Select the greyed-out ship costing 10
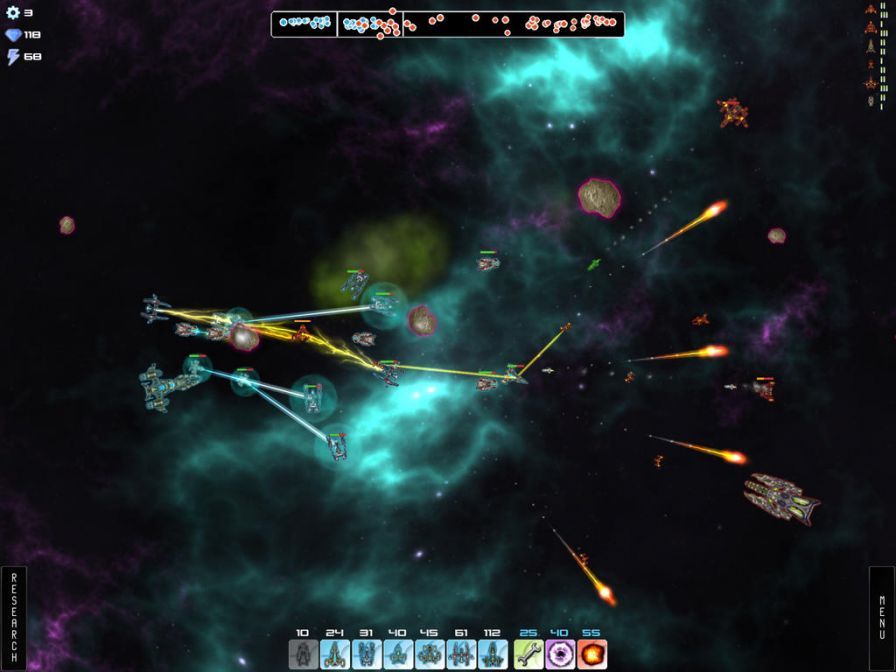Image resolution: width=896 pixels, height=672 pixels. tap(303, 654)
